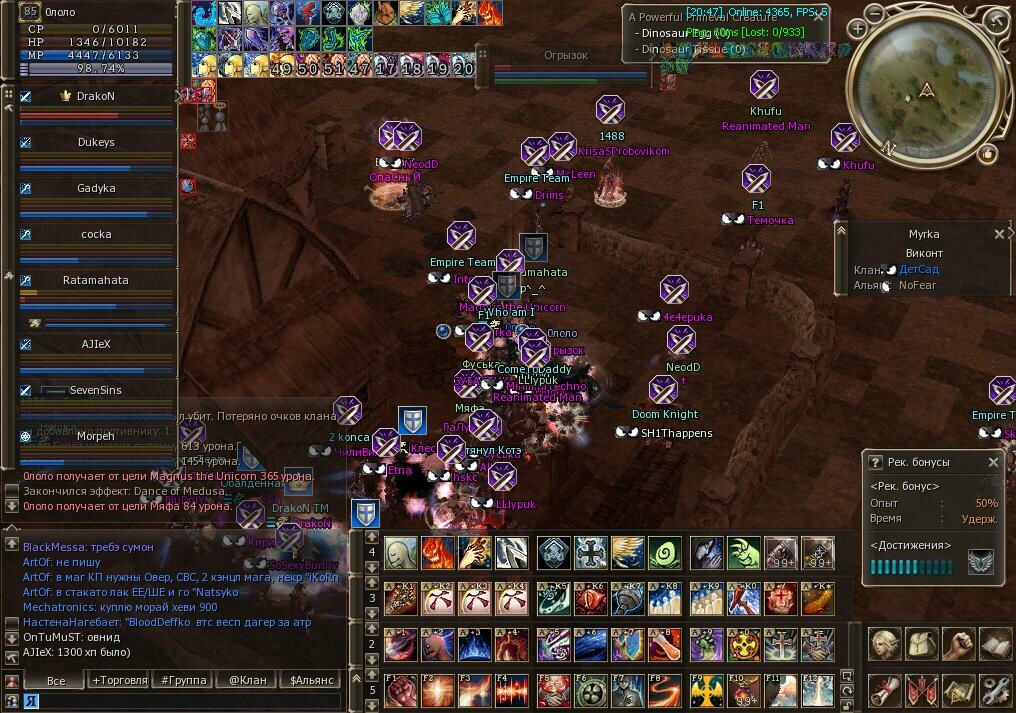
Task: Use the F1 fist skill on hotbar
Action: tap(400, 691)
